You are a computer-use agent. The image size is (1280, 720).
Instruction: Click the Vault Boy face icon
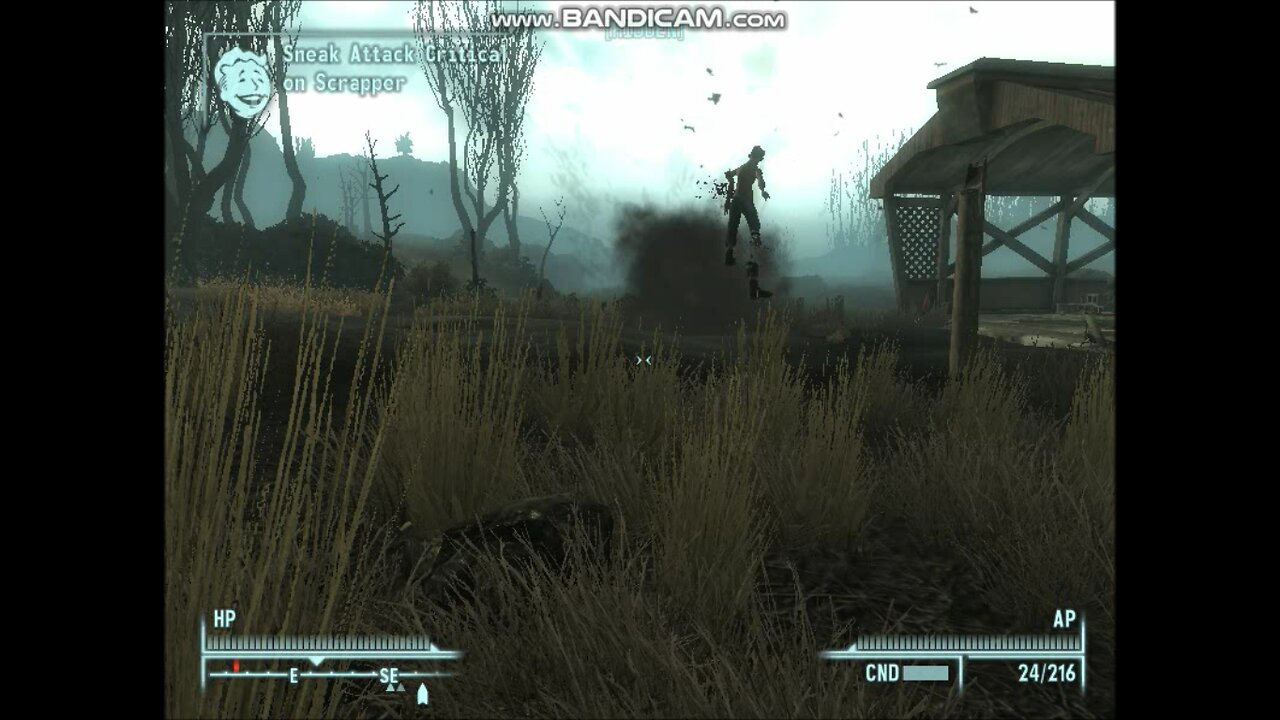click(x=240, y=78)
